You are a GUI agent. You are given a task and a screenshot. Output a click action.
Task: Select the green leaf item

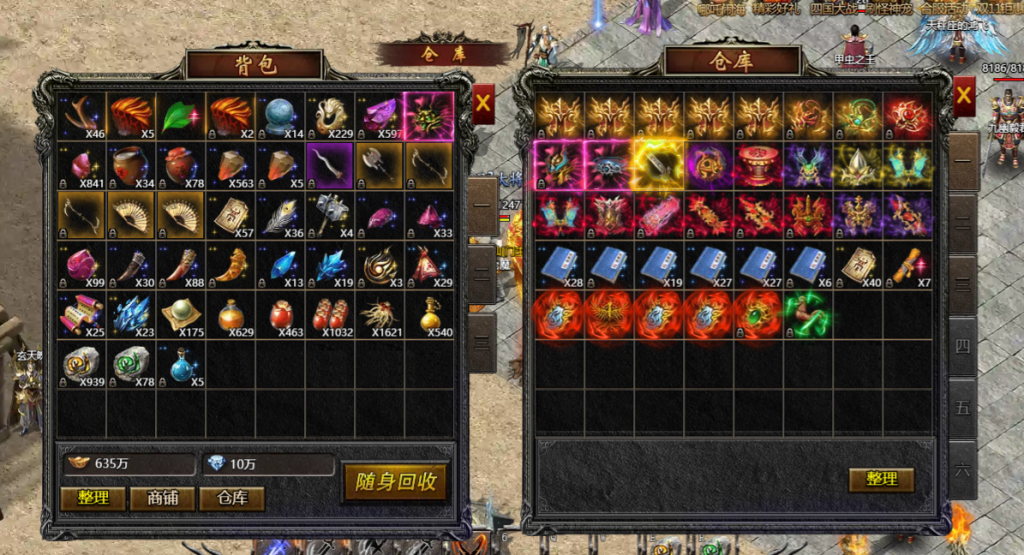(181, 116)
